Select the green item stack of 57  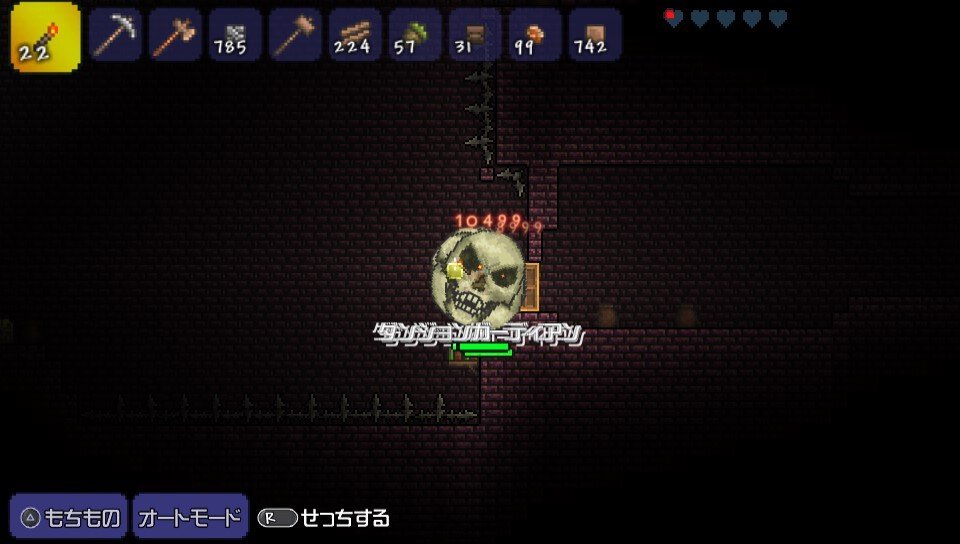pyautogui.click(x=415, y=35)
